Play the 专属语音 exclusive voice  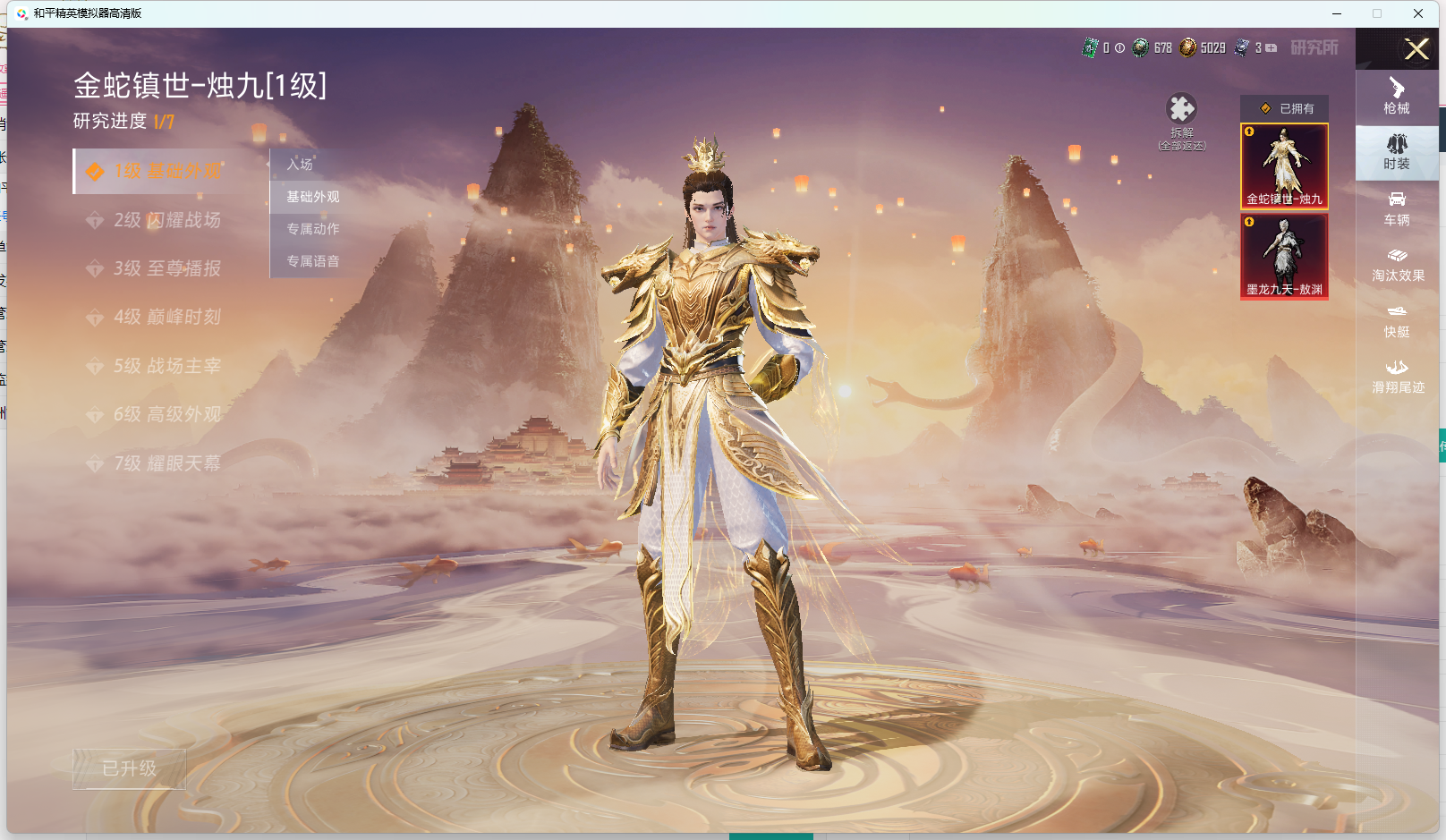point(313,261)
